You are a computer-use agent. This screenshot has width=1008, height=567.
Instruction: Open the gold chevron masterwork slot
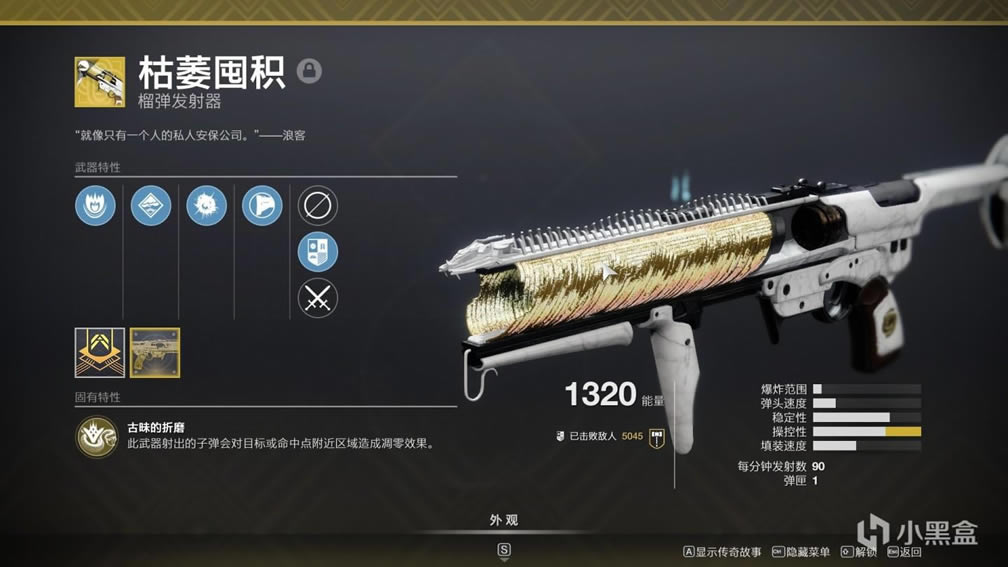click(100, 353)
